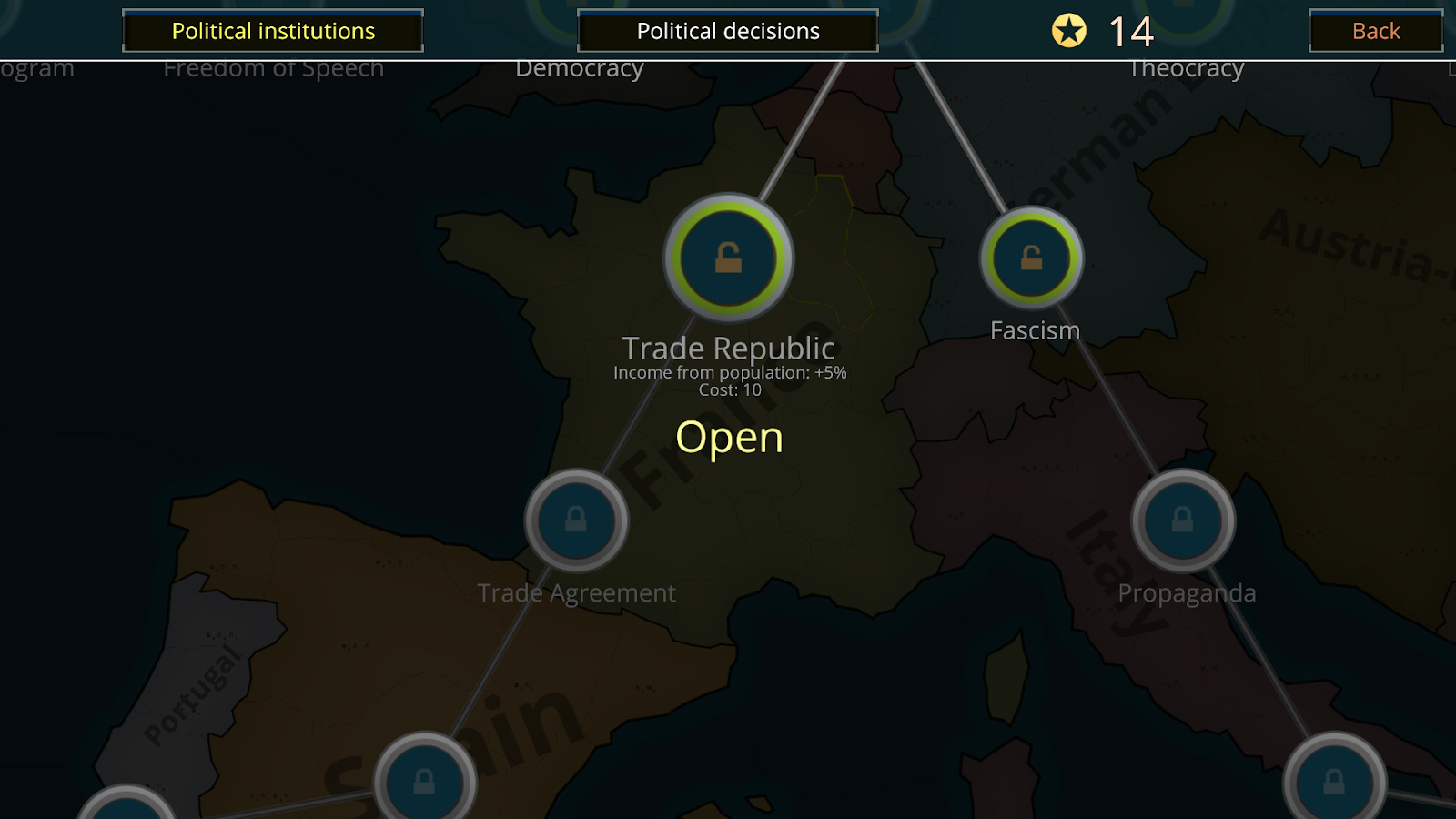The image size is (1456, 819).
Task: Click the locked node in the bottom-right corner
Action: pos(1333,780)
